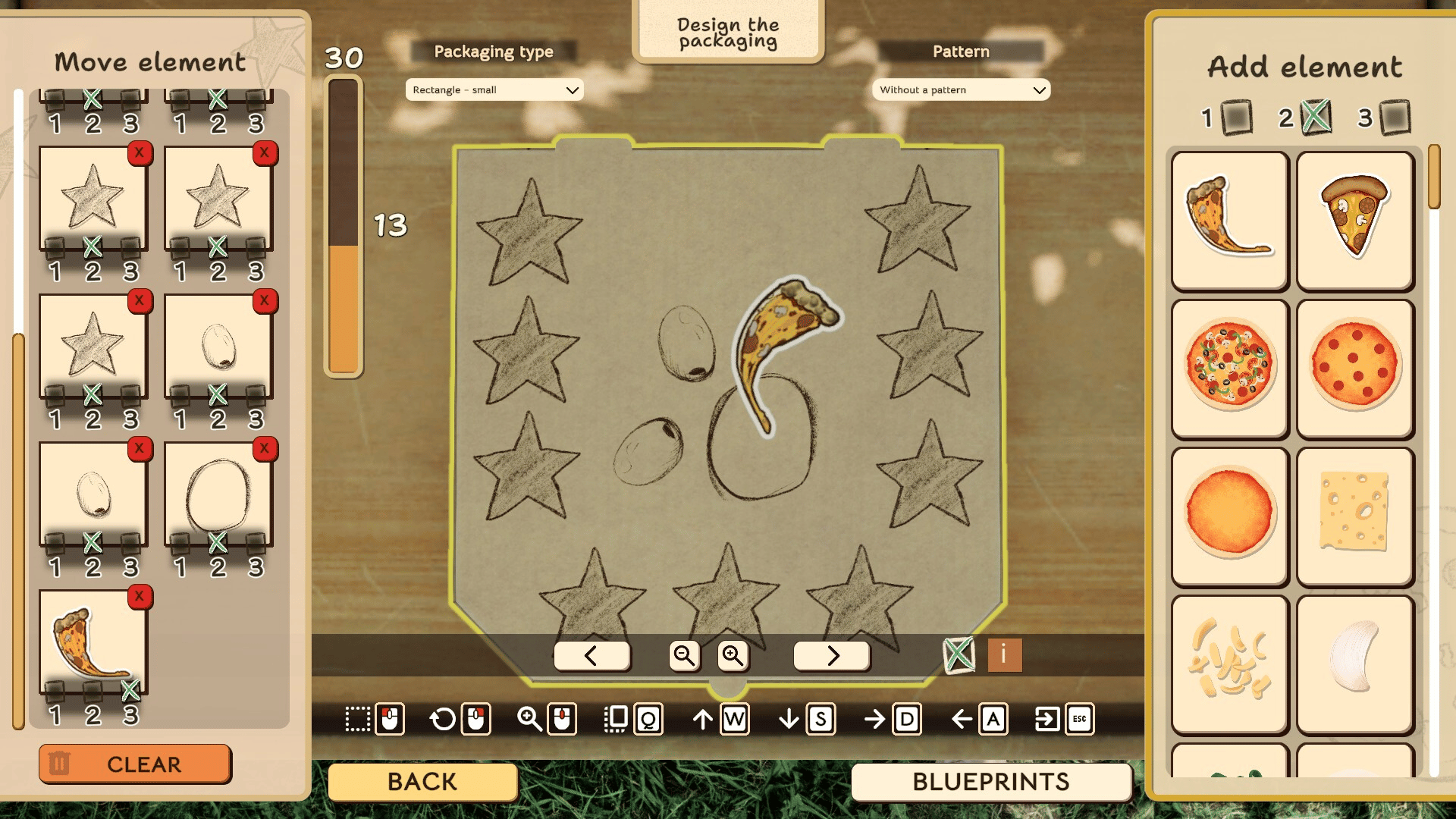Go back with the BACK button

click(422, 782)
